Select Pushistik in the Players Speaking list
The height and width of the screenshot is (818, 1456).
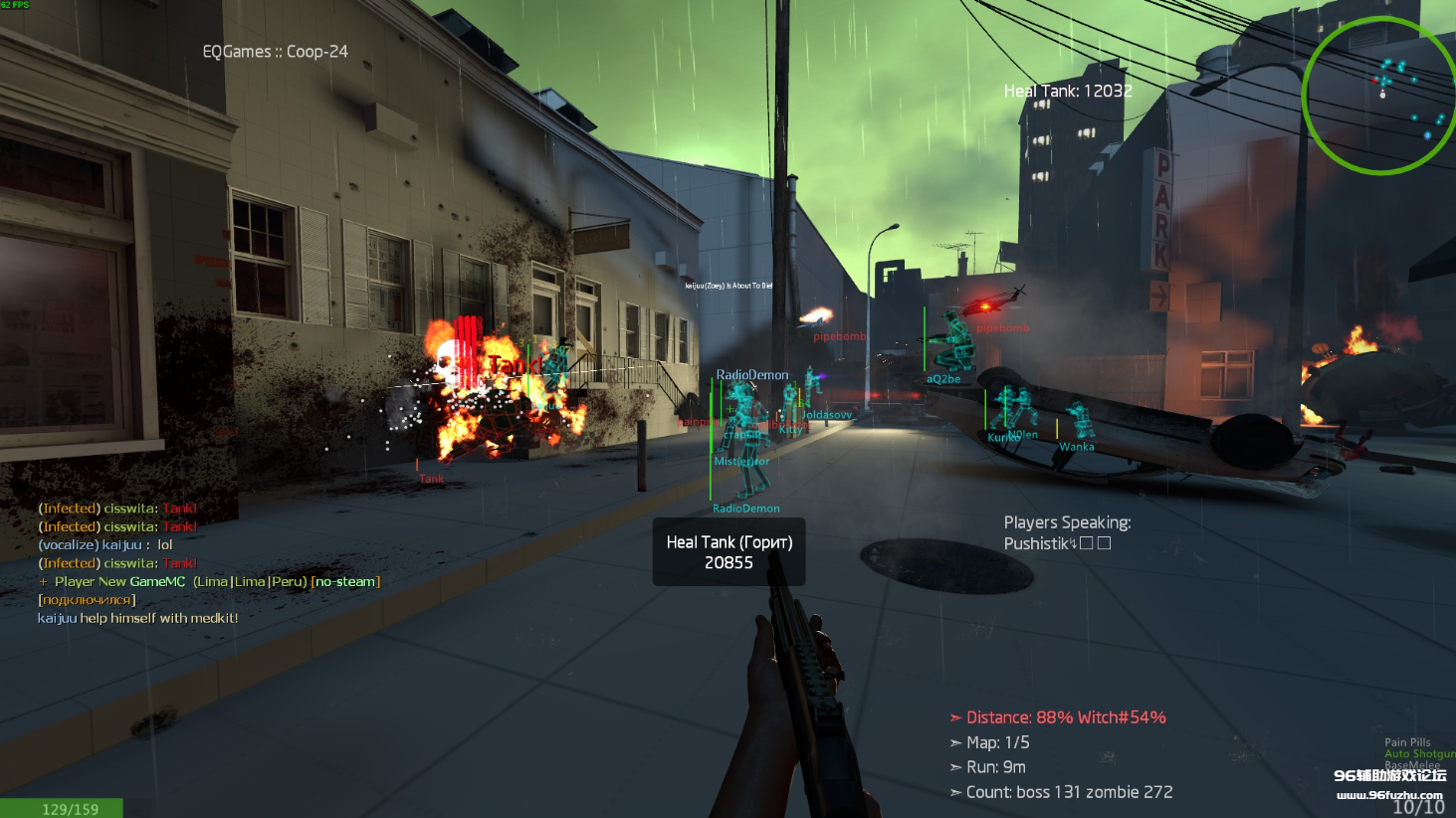pyautogui.click(x=1035, y=543)
